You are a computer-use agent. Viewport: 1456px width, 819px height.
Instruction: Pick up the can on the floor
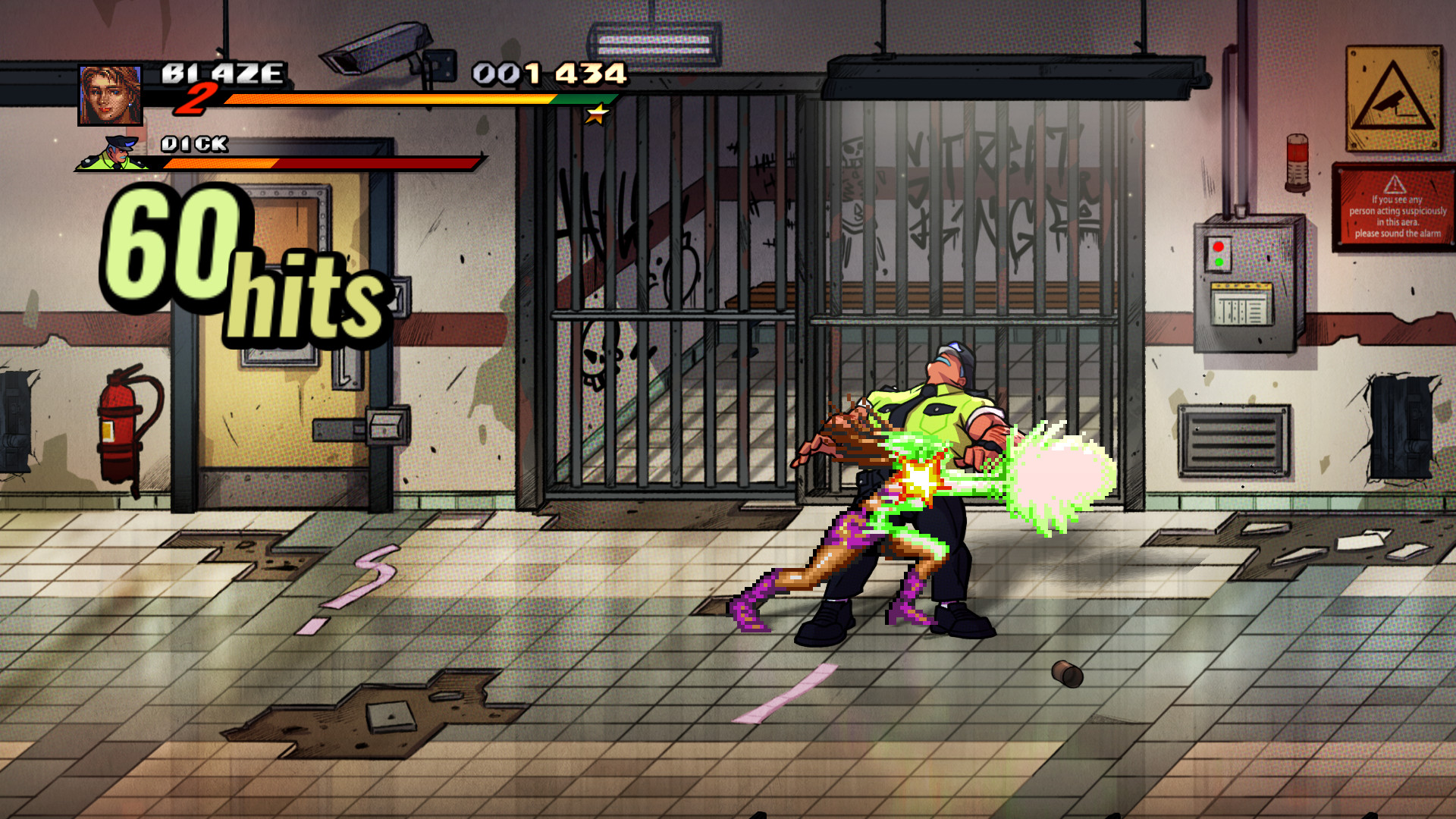point(1066,674)
